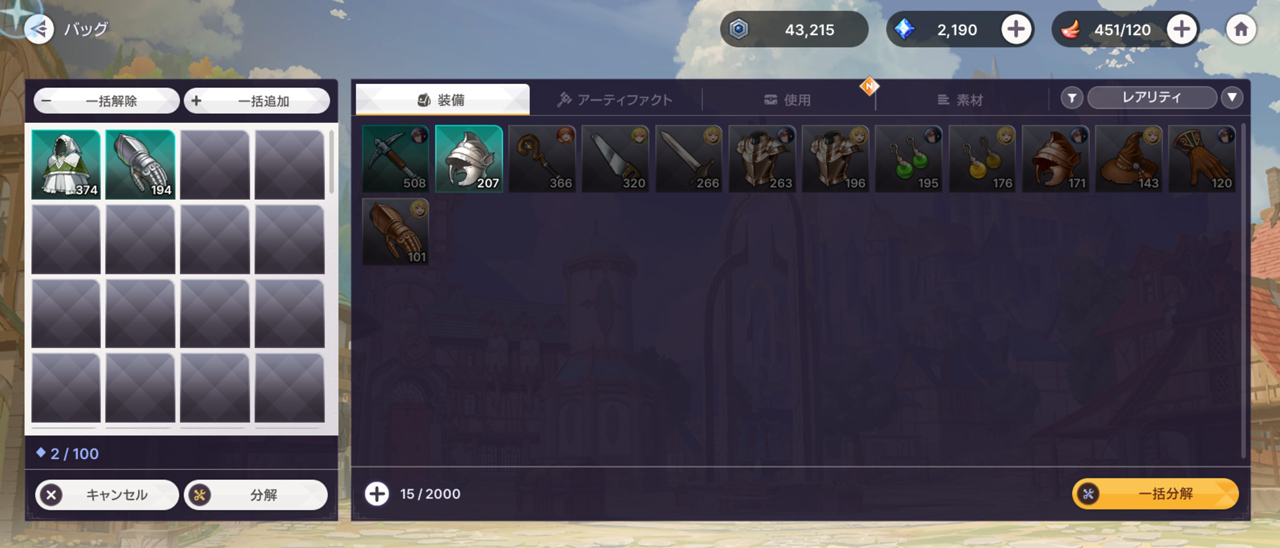Confirm dismantle with the 分解 button
Viewport: 1280px width, 548px height.
(256, 495)
